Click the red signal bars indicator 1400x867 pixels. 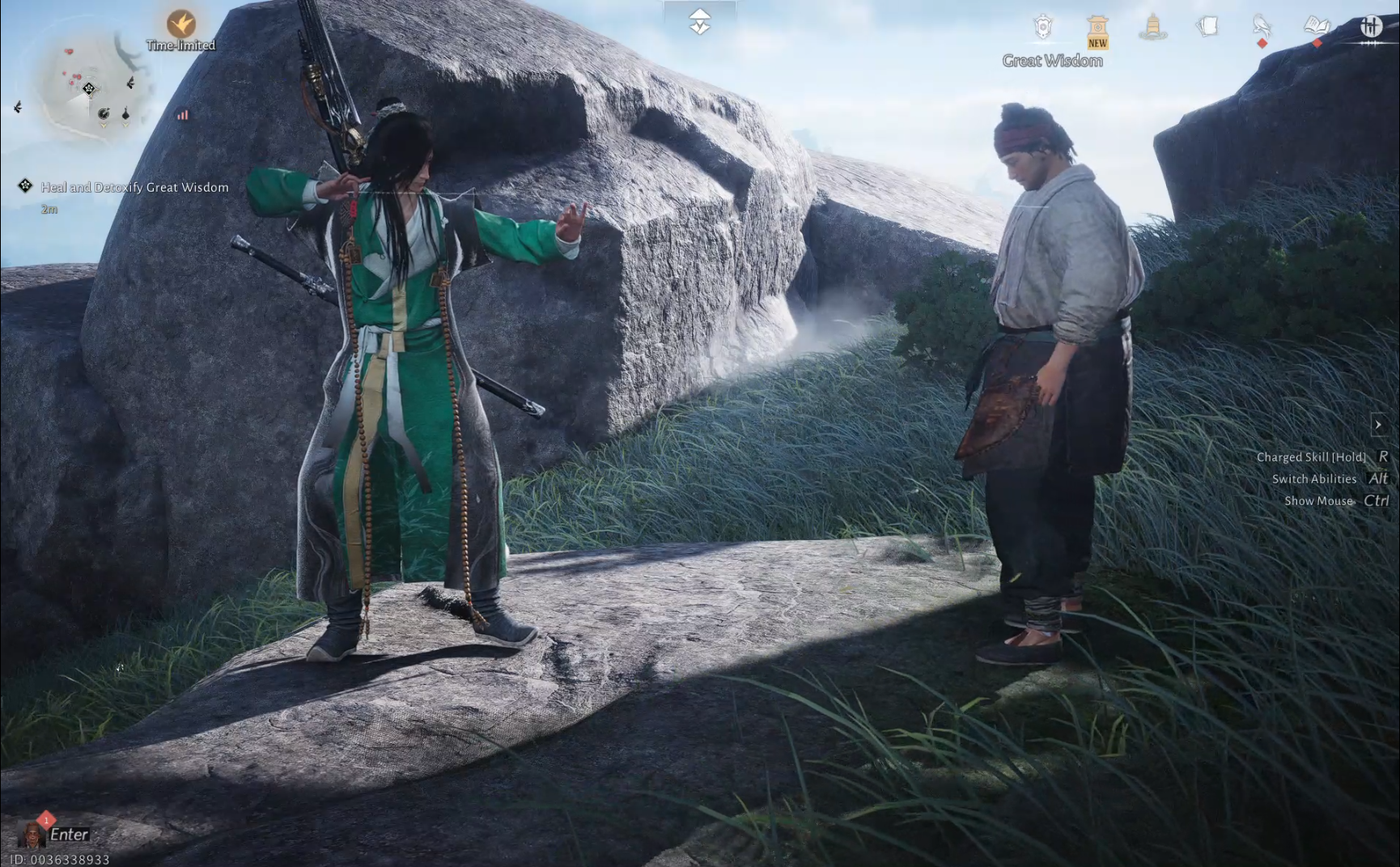pos(183,115)
